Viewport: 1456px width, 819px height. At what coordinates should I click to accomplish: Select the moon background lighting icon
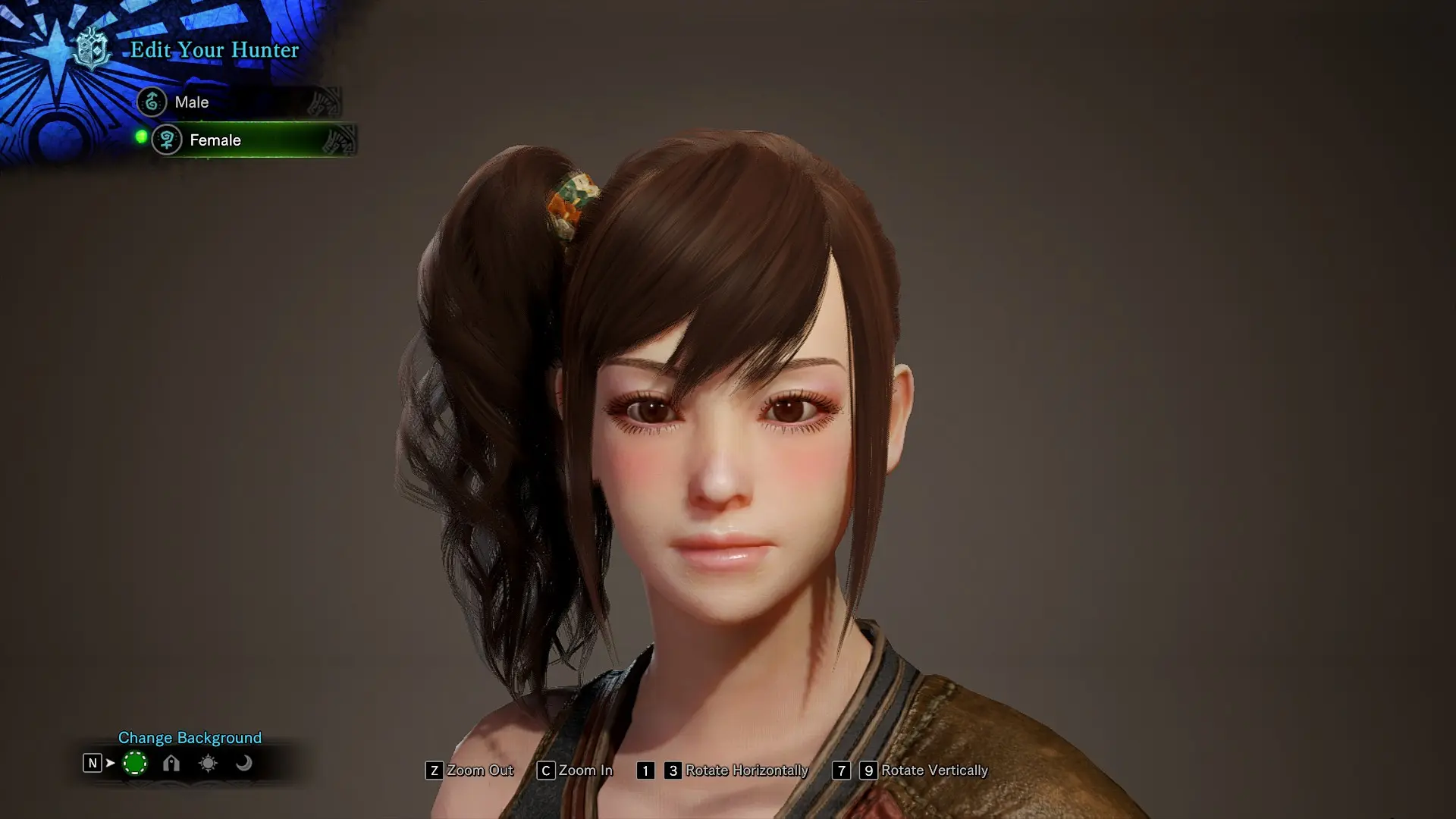coord(243,764)
